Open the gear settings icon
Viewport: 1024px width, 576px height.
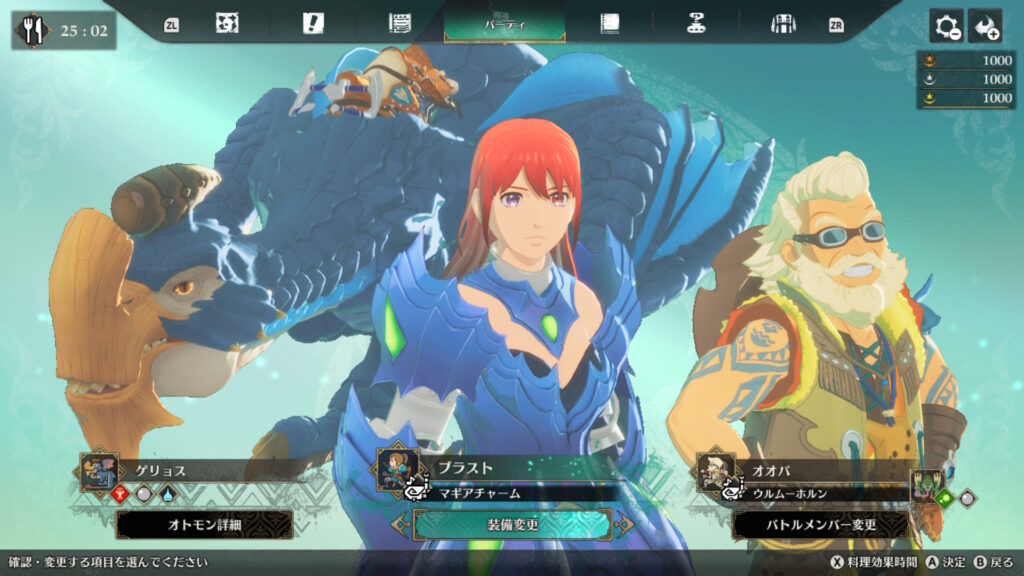click(946, 26)
